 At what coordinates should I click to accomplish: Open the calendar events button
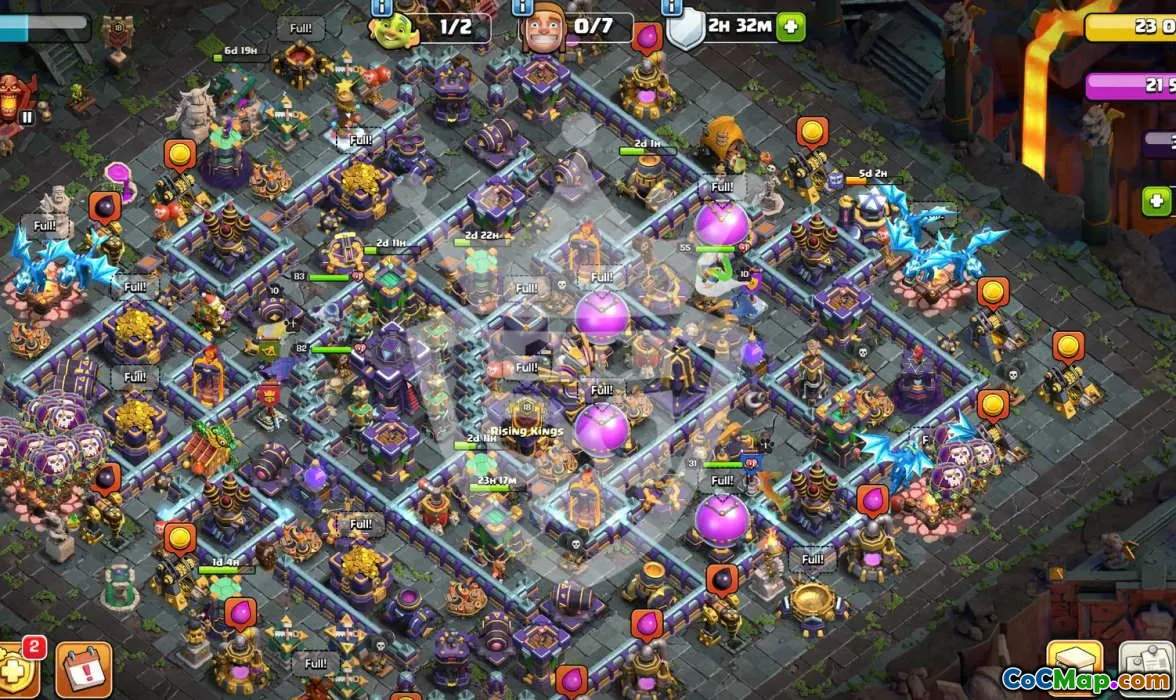83,670
